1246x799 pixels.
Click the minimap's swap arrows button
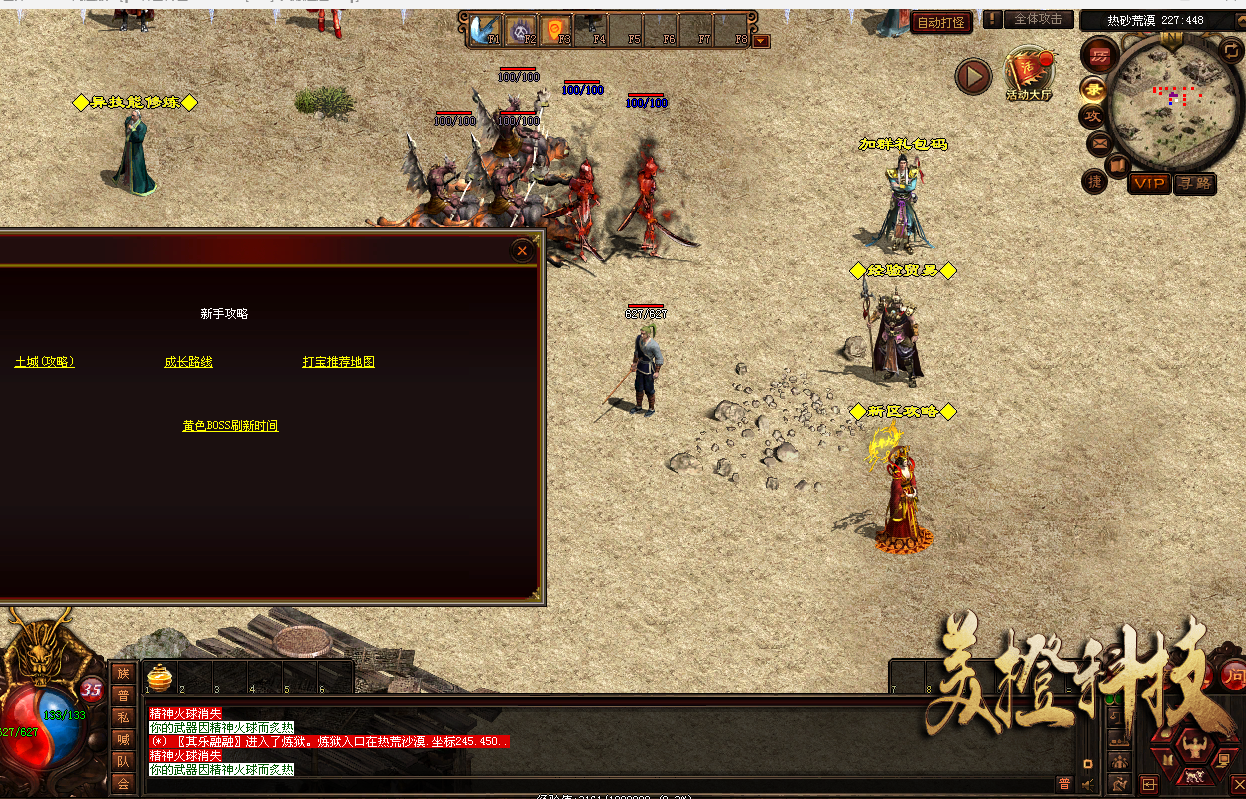coord(1229,48)
